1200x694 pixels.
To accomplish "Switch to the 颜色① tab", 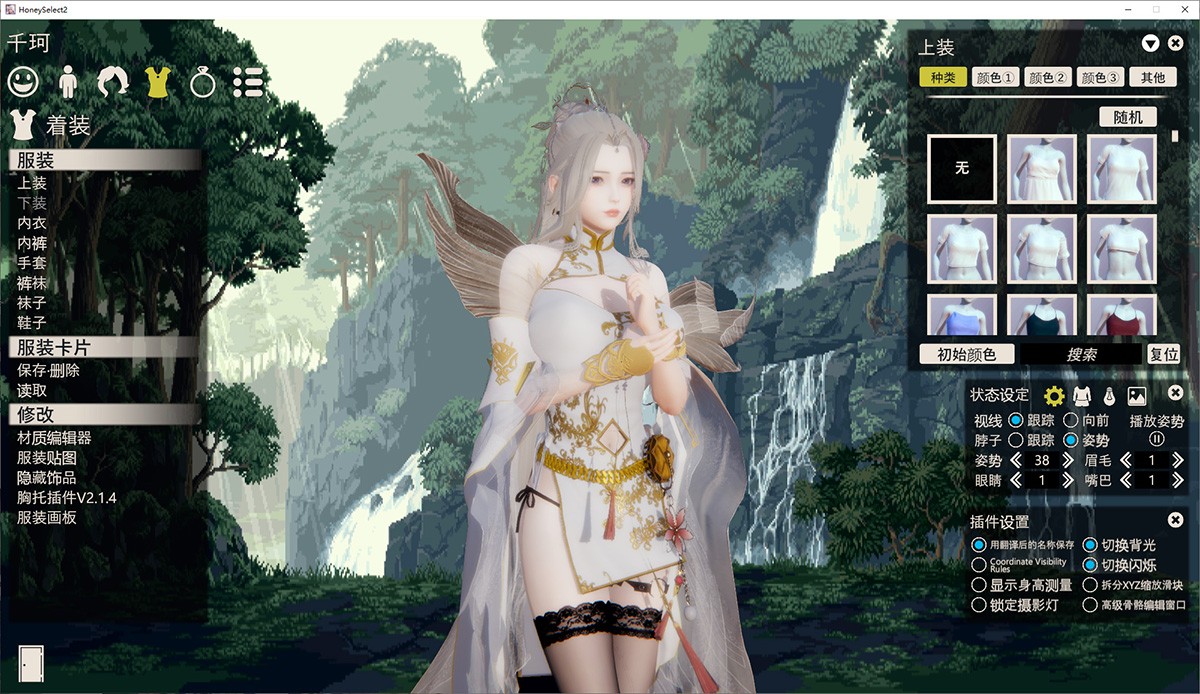I will [x=995, y=78].
